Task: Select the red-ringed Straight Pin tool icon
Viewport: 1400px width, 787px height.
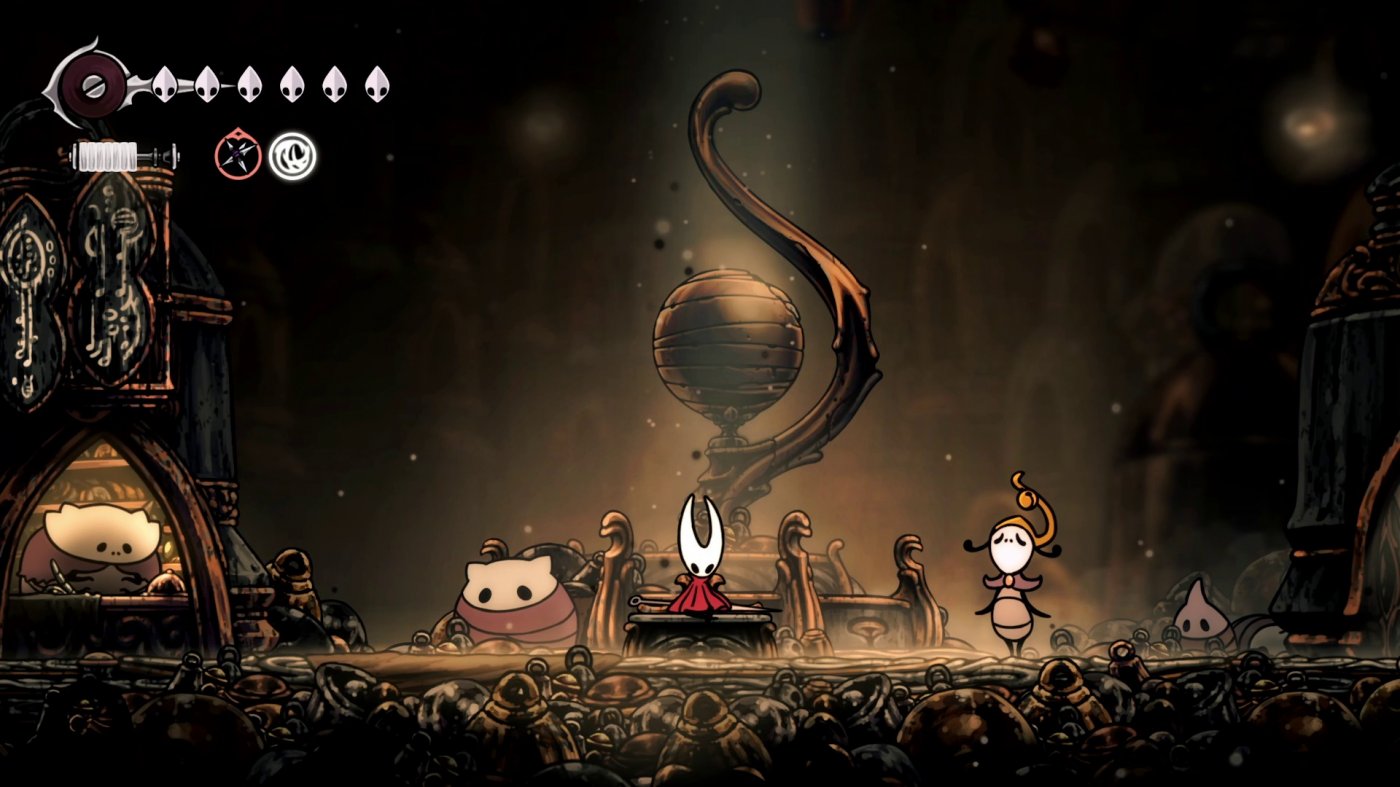Action: 238,154
